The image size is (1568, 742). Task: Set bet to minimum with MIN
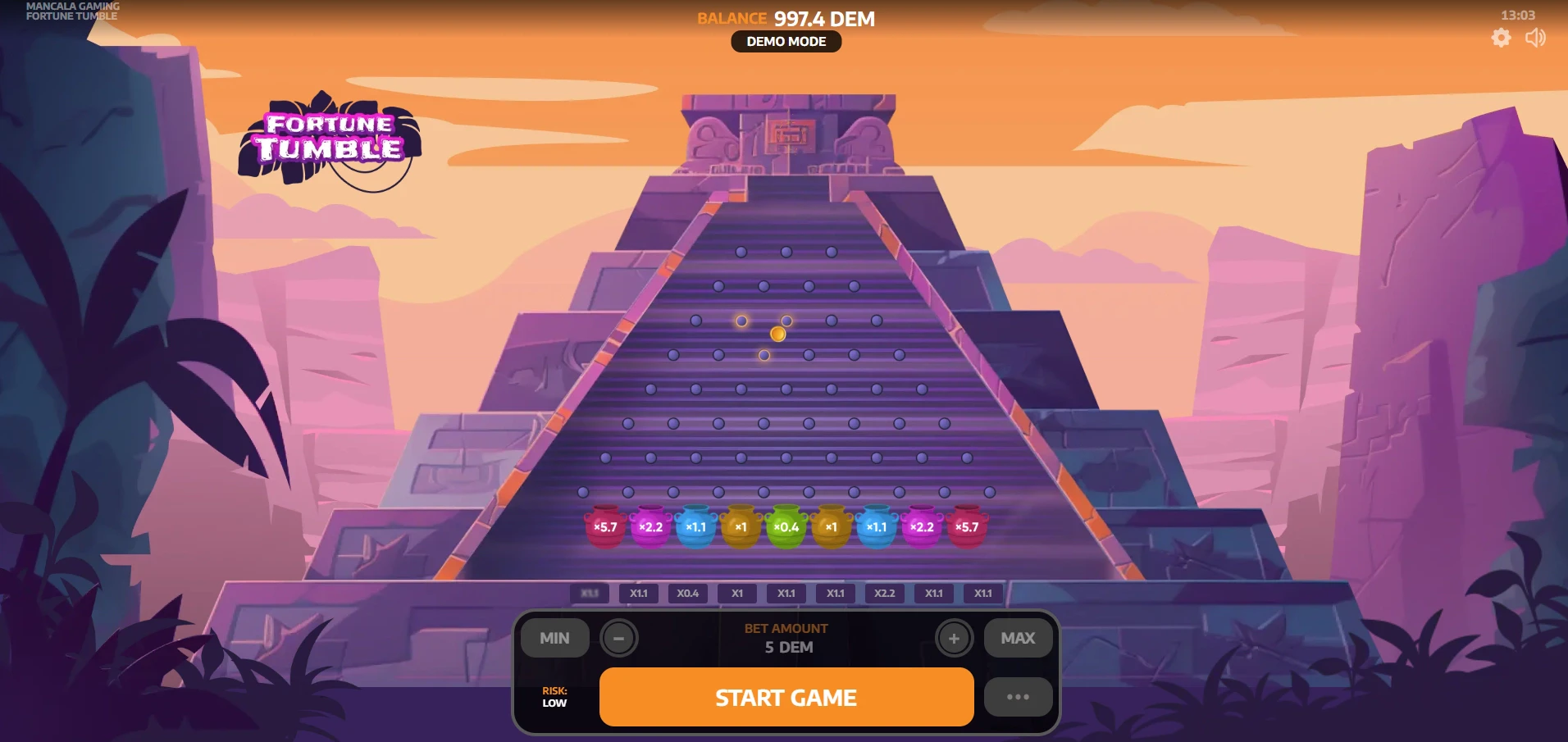(x=554, y=638)
